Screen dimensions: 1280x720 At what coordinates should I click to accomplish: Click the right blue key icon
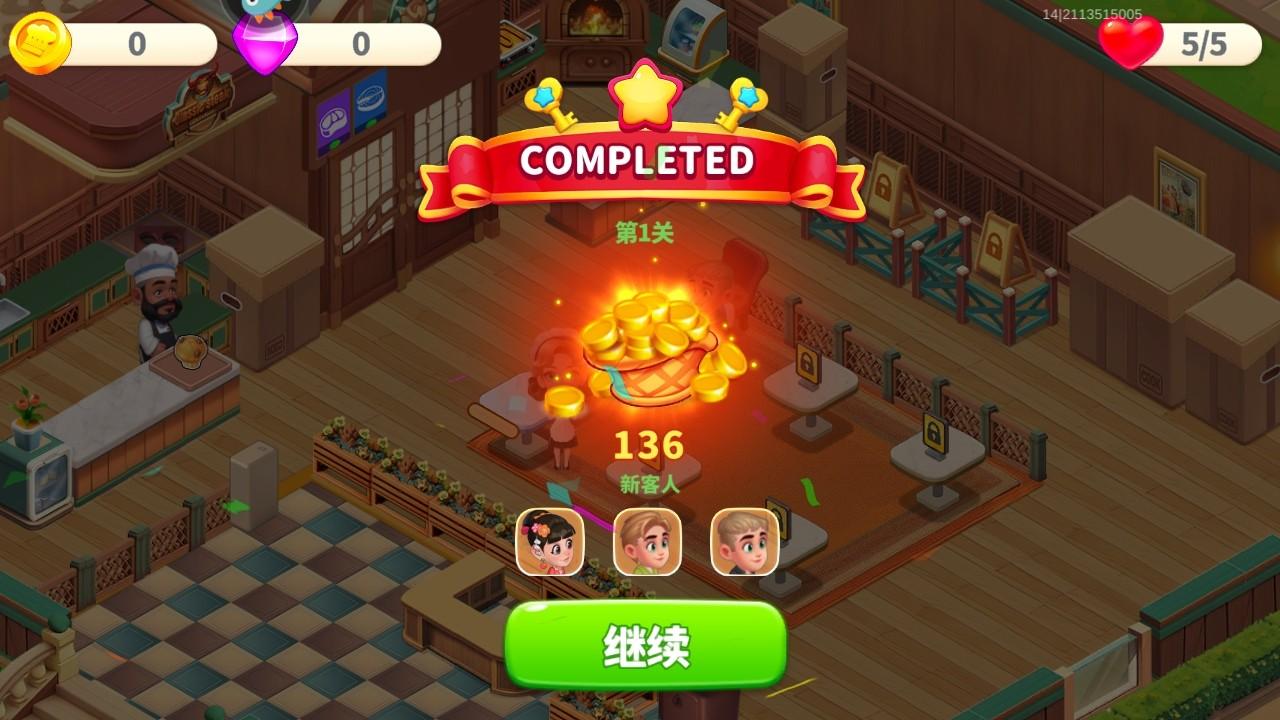(742, 103)
